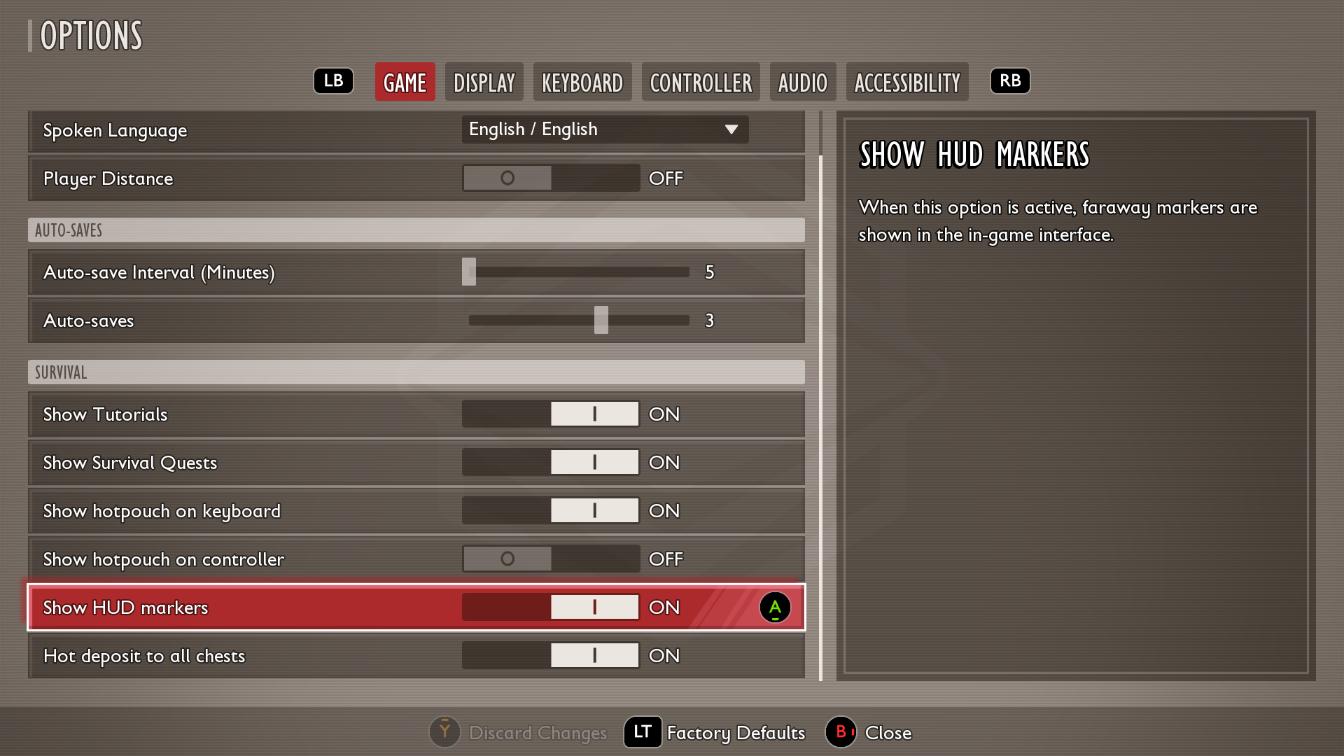Open the Accessibility tab
The width and height of the screenshot is (1344, 756).
tap(907, 82)
